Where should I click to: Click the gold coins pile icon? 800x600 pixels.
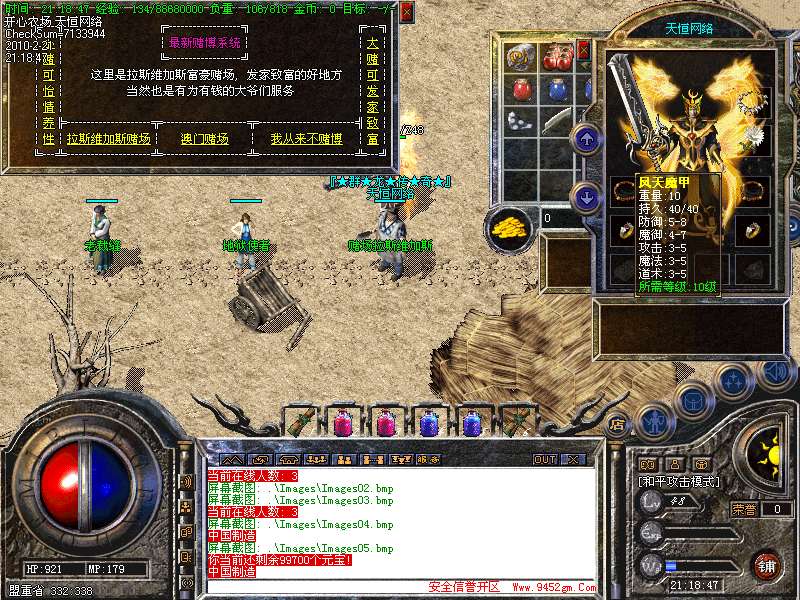(x=509, y=227)
